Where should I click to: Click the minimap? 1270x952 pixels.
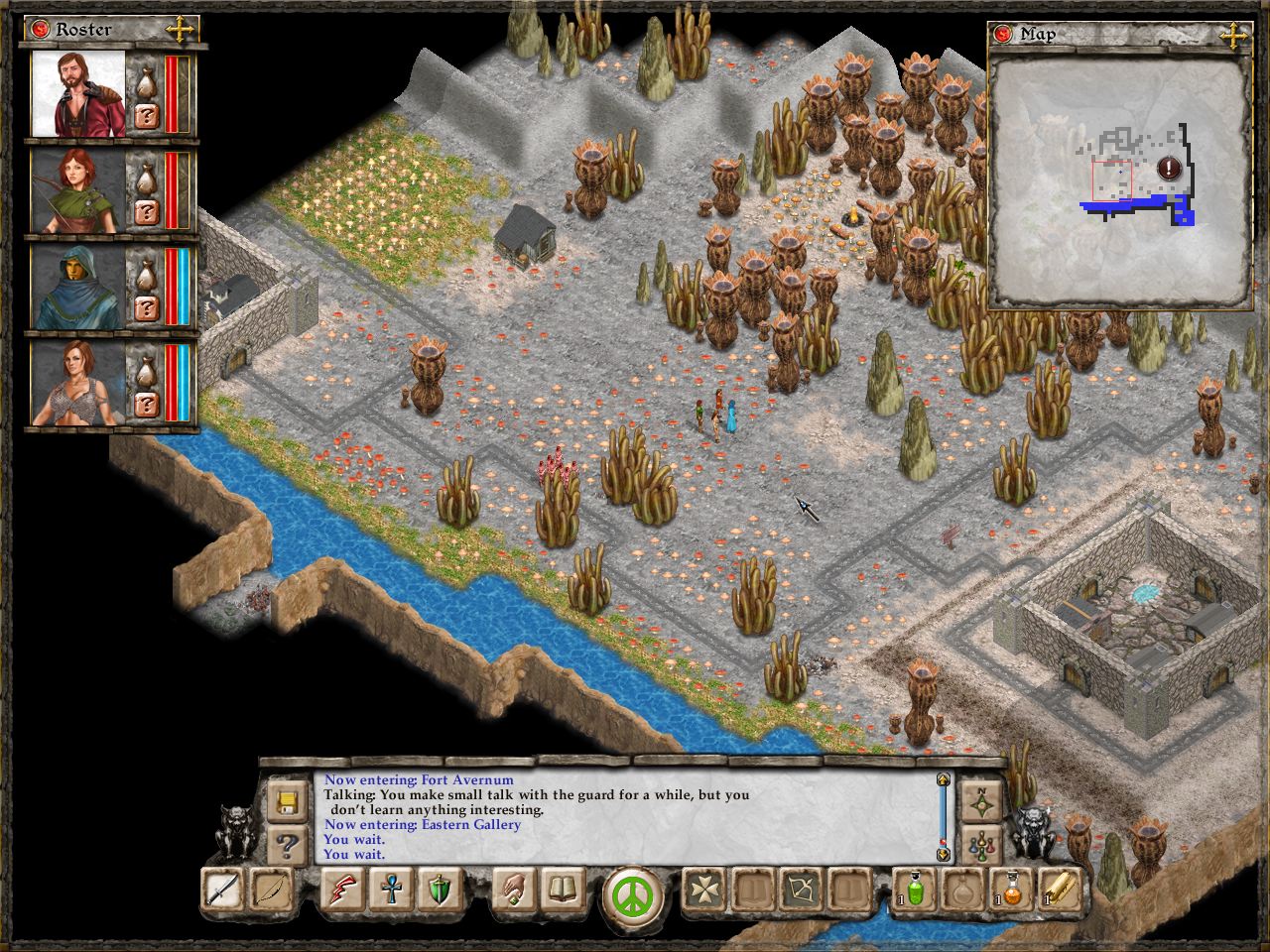[x=1120, y=180]
